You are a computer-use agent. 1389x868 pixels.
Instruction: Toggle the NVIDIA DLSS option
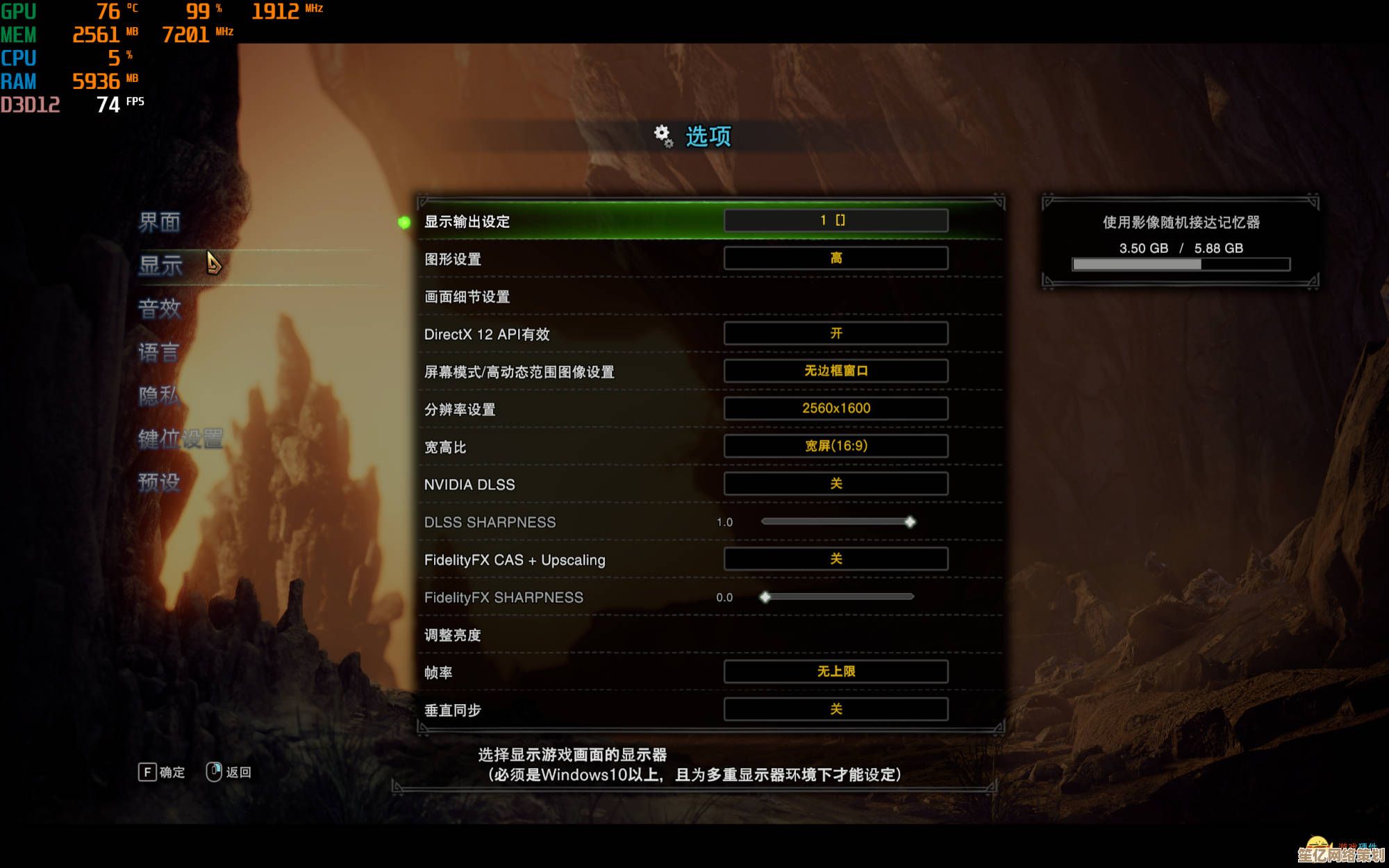(x=835, y=483)
